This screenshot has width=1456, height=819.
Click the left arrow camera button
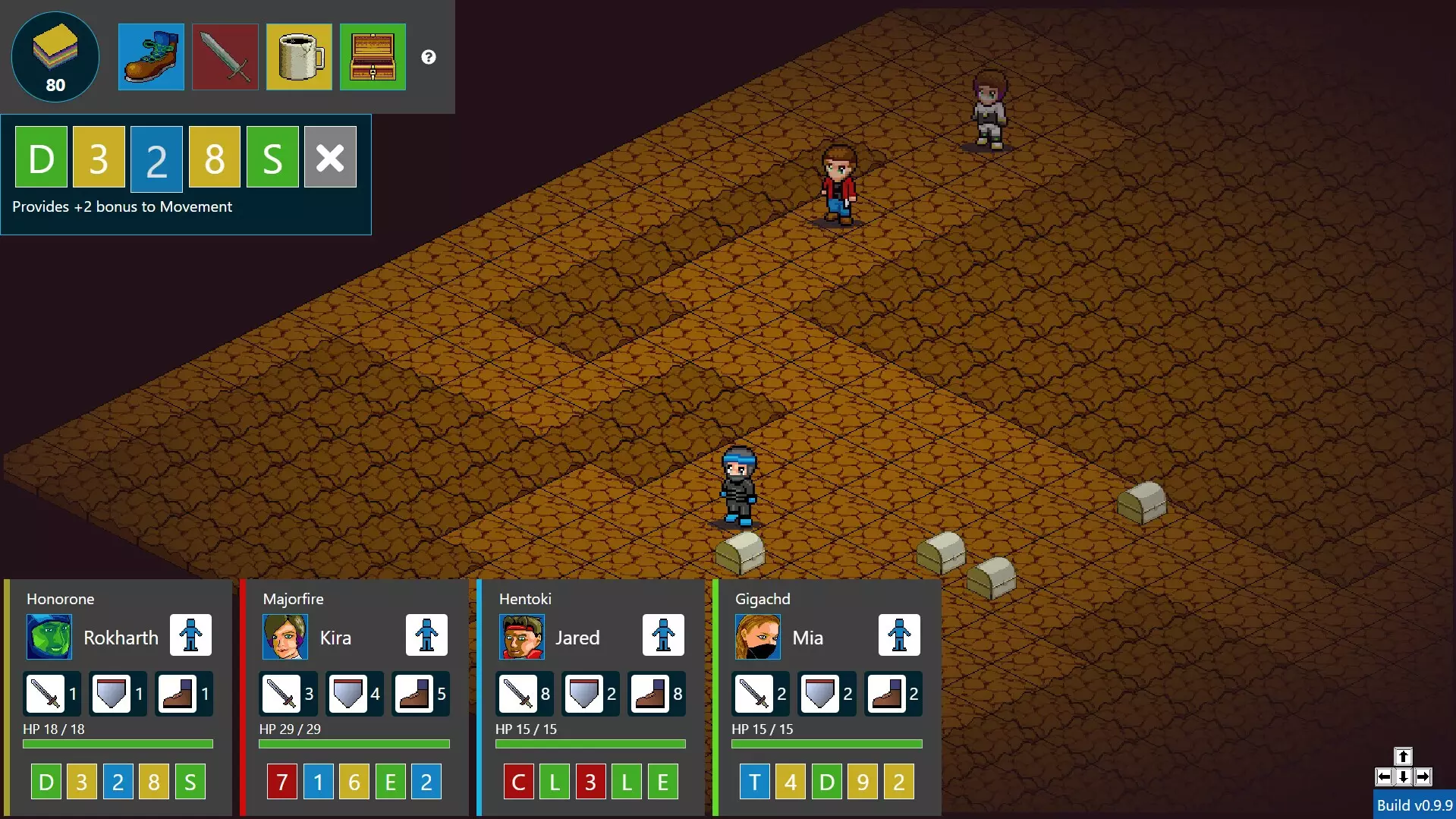[x=1384, y=776]
